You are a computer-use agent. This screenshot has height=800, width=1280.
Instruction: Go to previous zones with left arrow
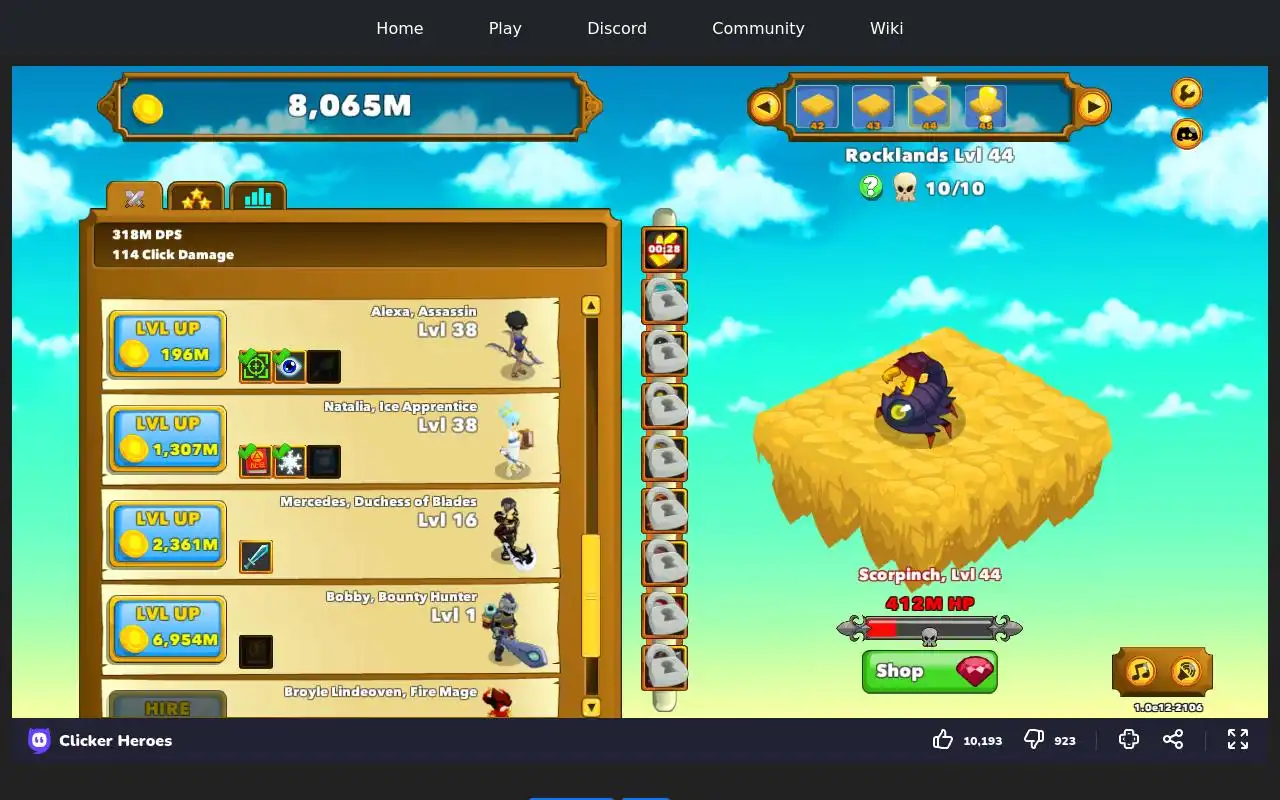[x=765, y=106]
